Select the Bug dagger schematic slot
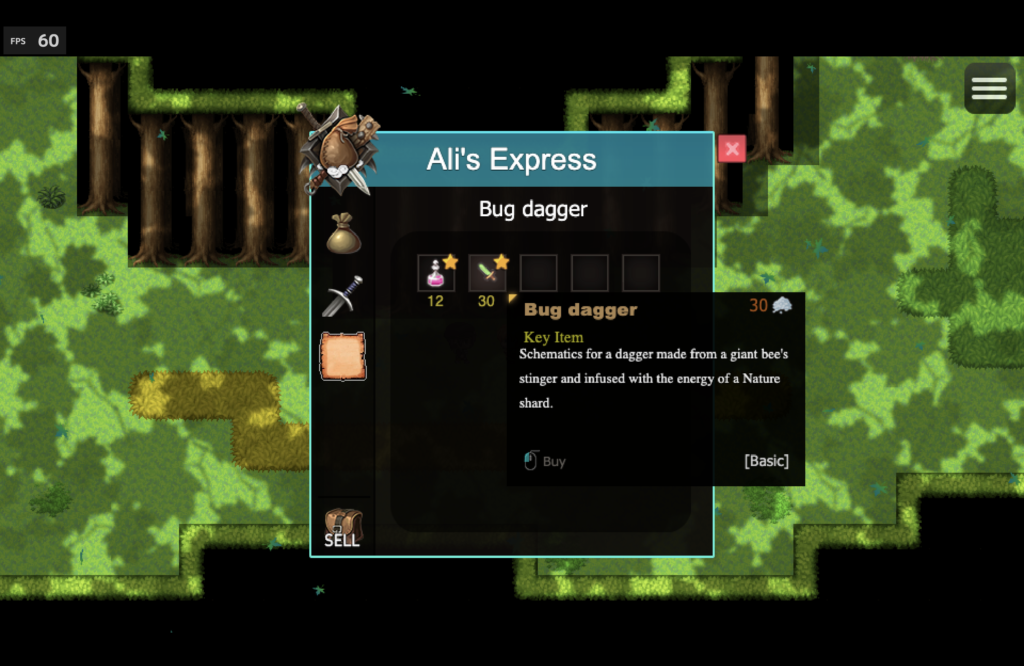Image resolution: width=1024 pixels, height=666 pixels. [x=487, y=273]
